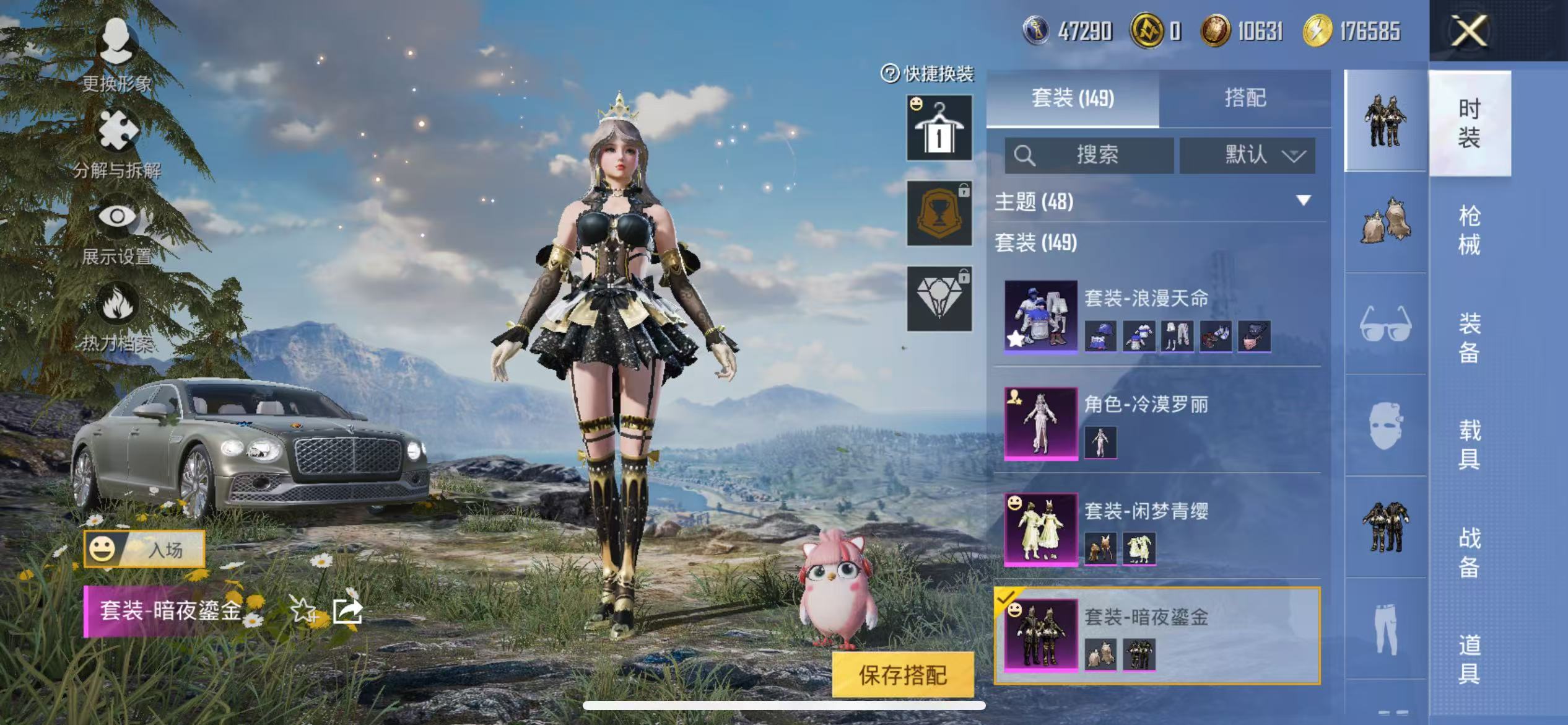Pick the 套装-闲梦青缨 outfit row

1157,529
